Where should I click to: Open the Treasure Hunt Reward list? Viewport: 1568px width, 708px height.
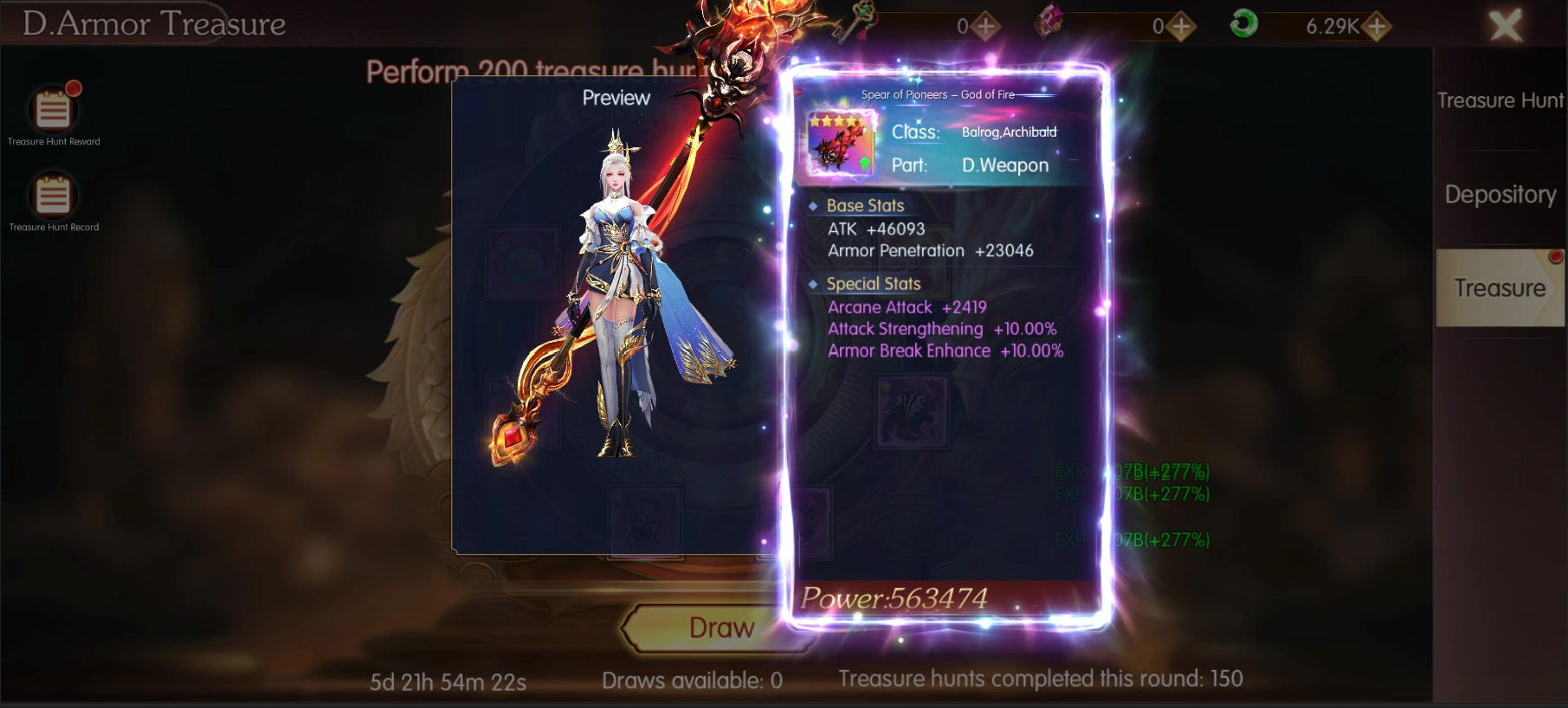[x=53, y=111]
